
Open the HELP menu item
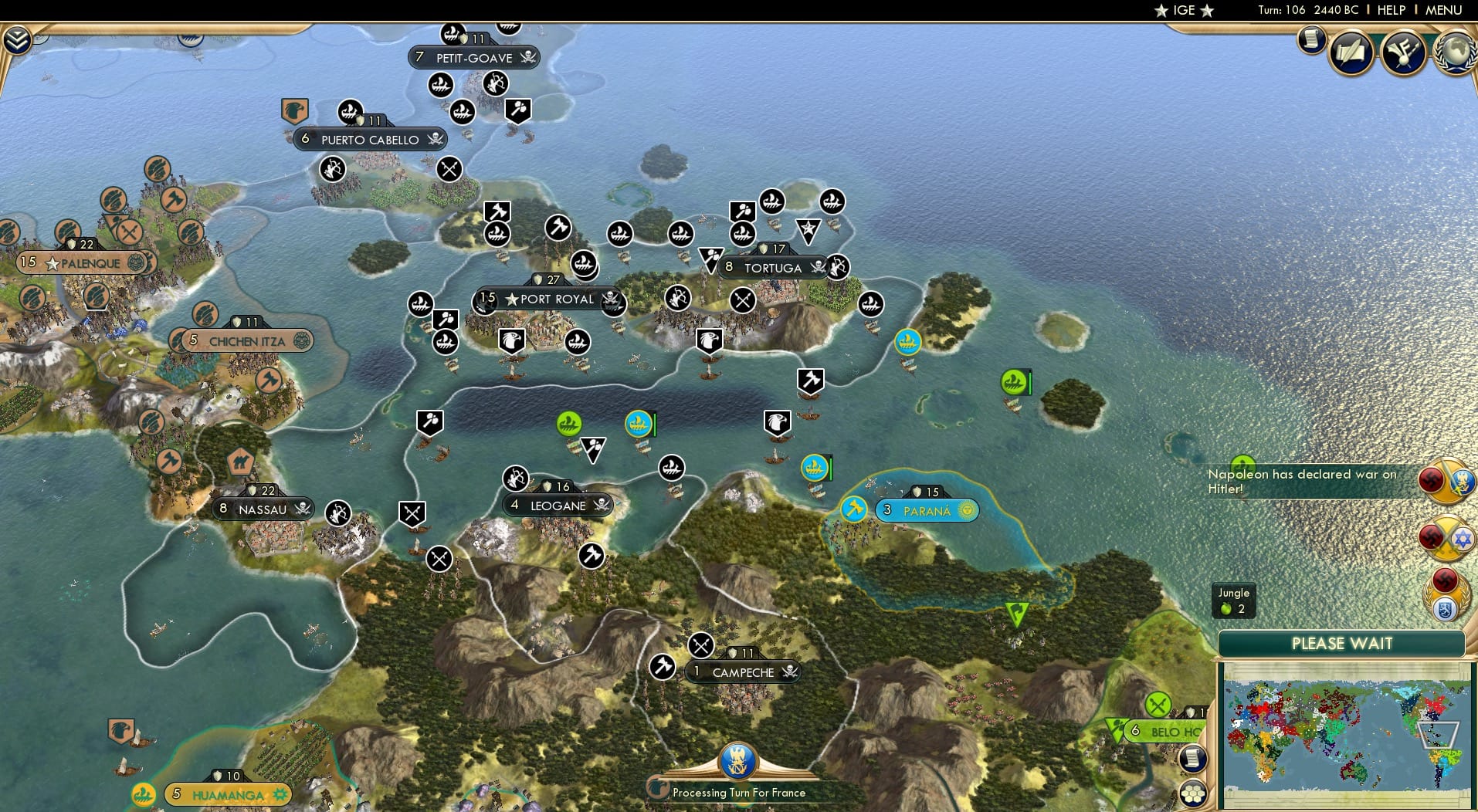click(x=1391, y=10)
